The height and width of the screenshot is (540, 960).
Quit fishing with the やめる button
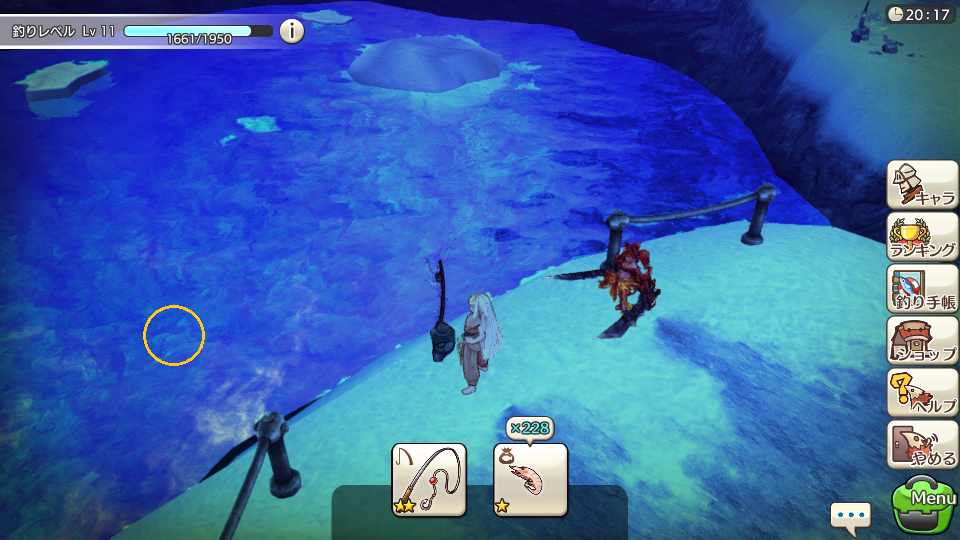[922, 445]
